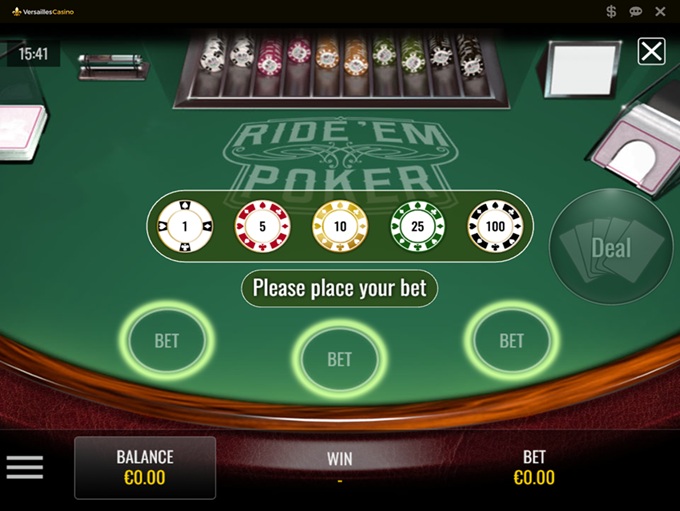Open the dollar sign cashier icon
This screenshot has width=680, height=511.
tap(611, 11)
